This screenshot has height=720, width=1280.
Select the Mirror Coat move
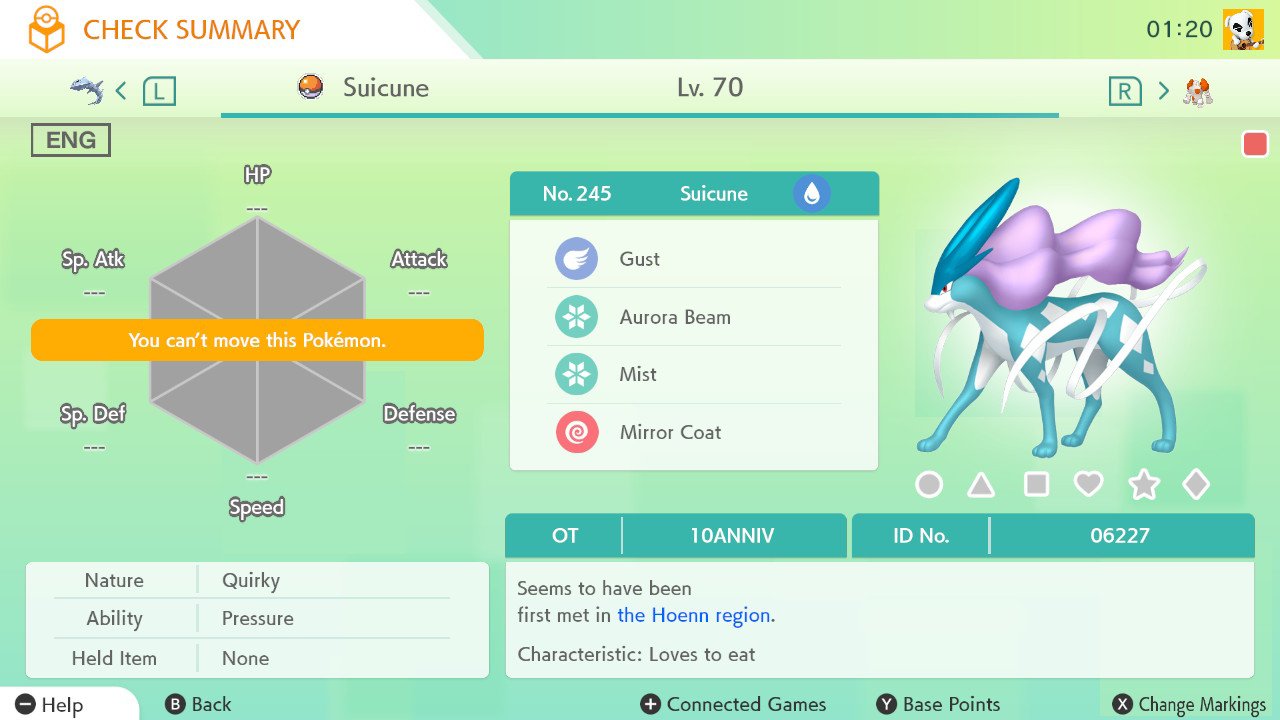(x=693, y=433)
